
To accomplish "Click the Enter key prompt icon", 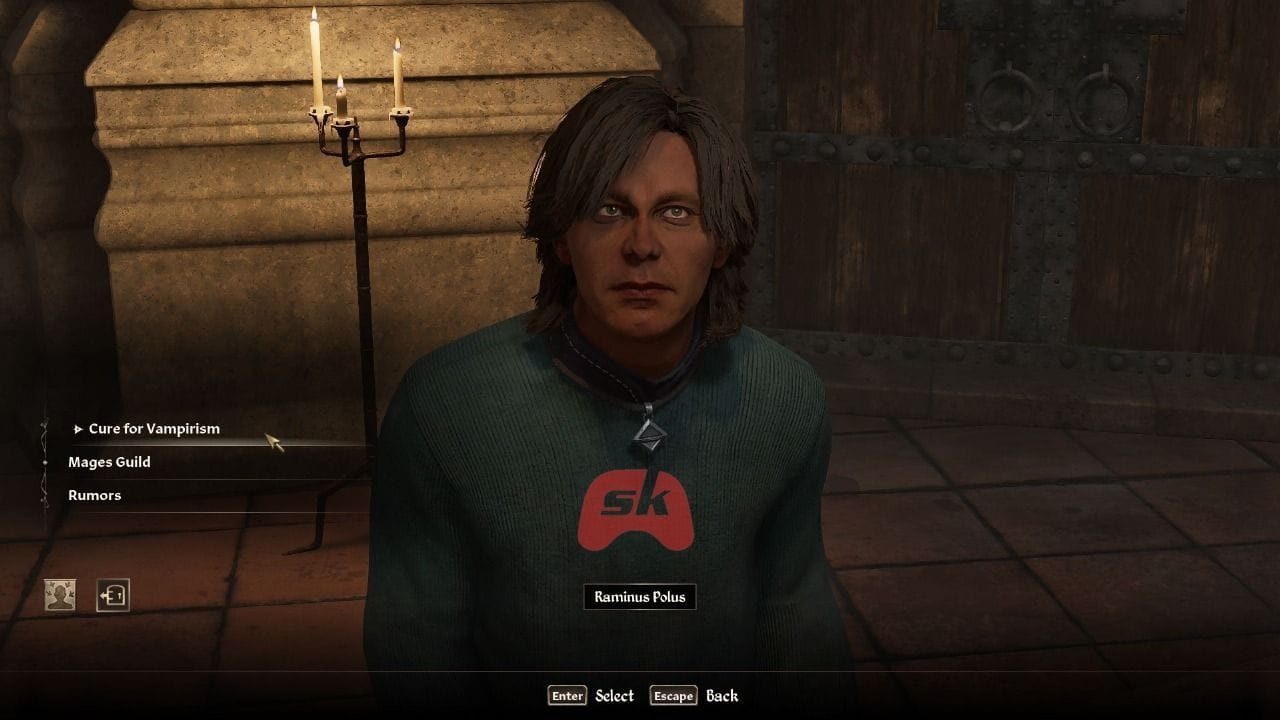I will pyautogui.click(x=566, y=696).
